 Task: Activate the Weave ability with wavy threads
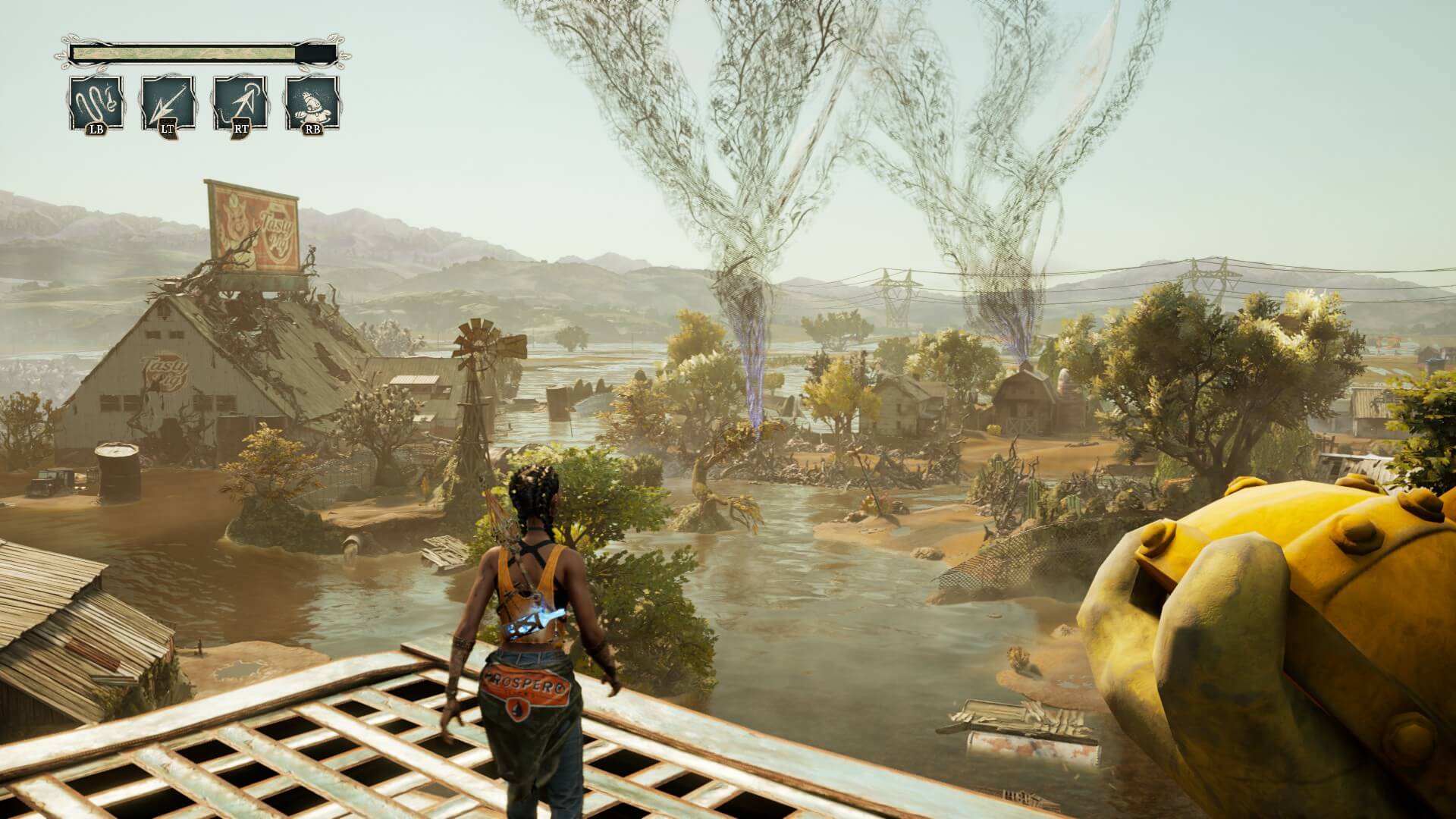[x=96, y=102]
